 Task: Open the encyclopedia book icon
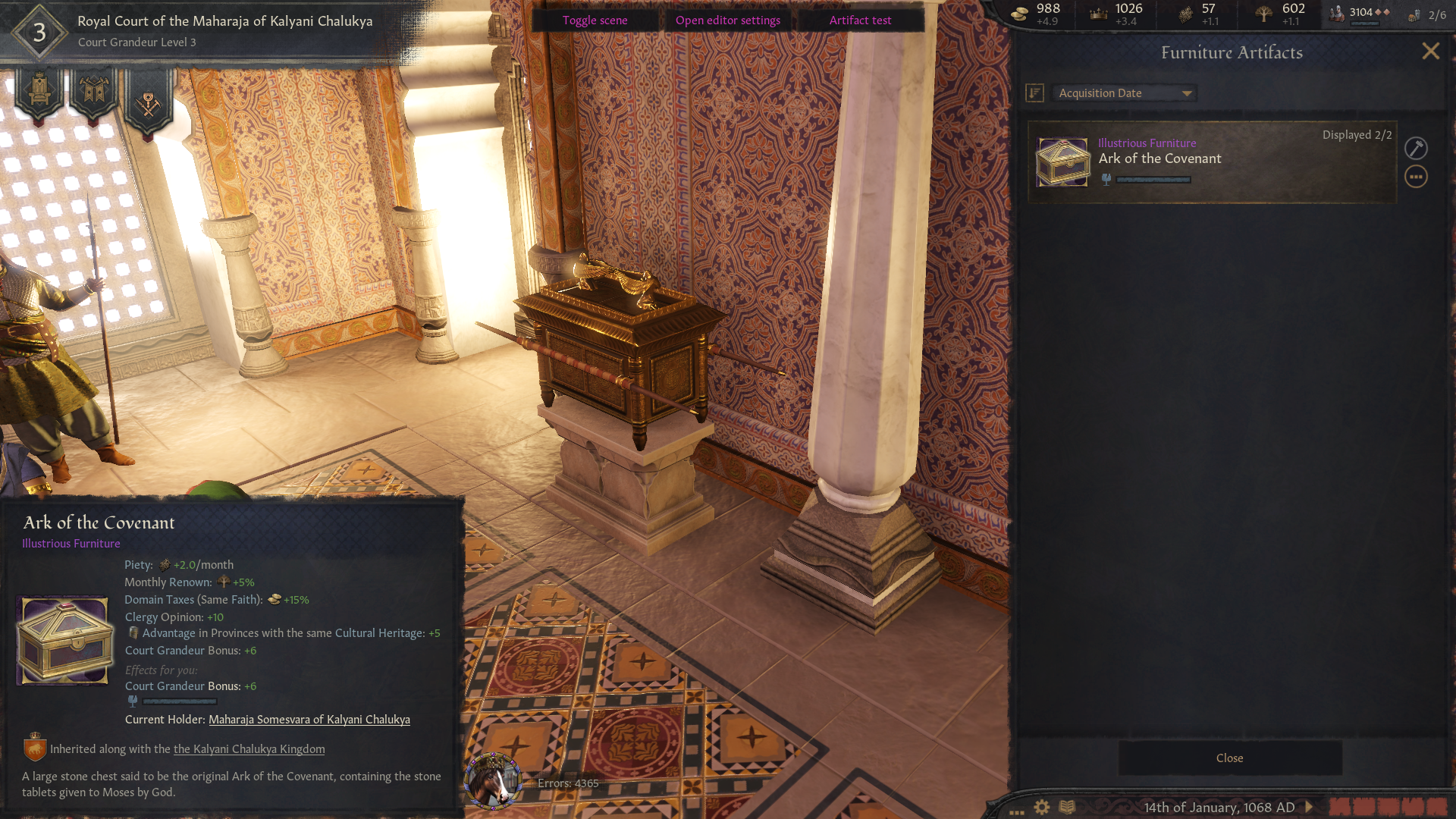1068,807
